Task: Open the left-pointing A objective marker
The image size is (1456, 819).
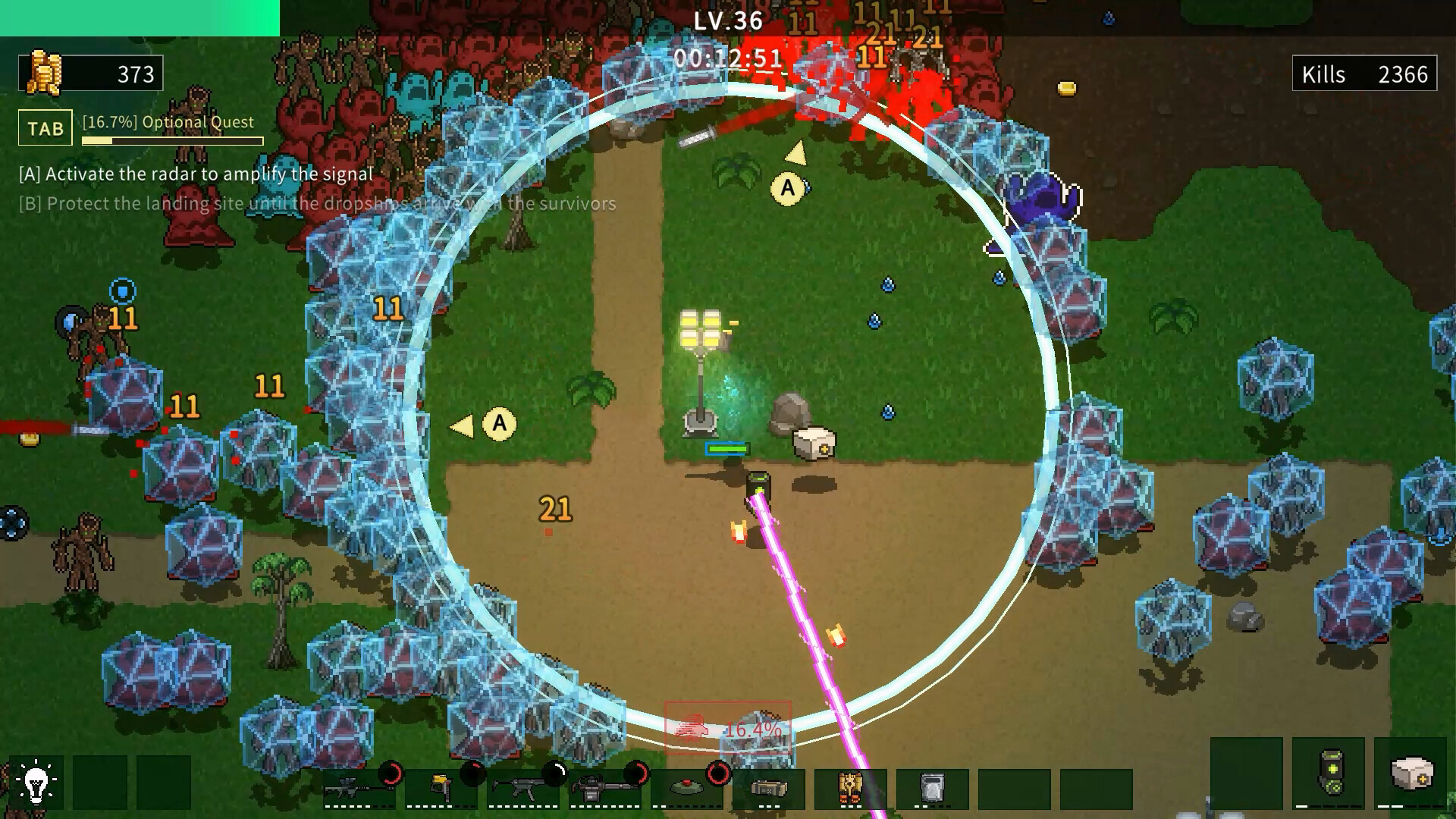Action: point(497,425)
